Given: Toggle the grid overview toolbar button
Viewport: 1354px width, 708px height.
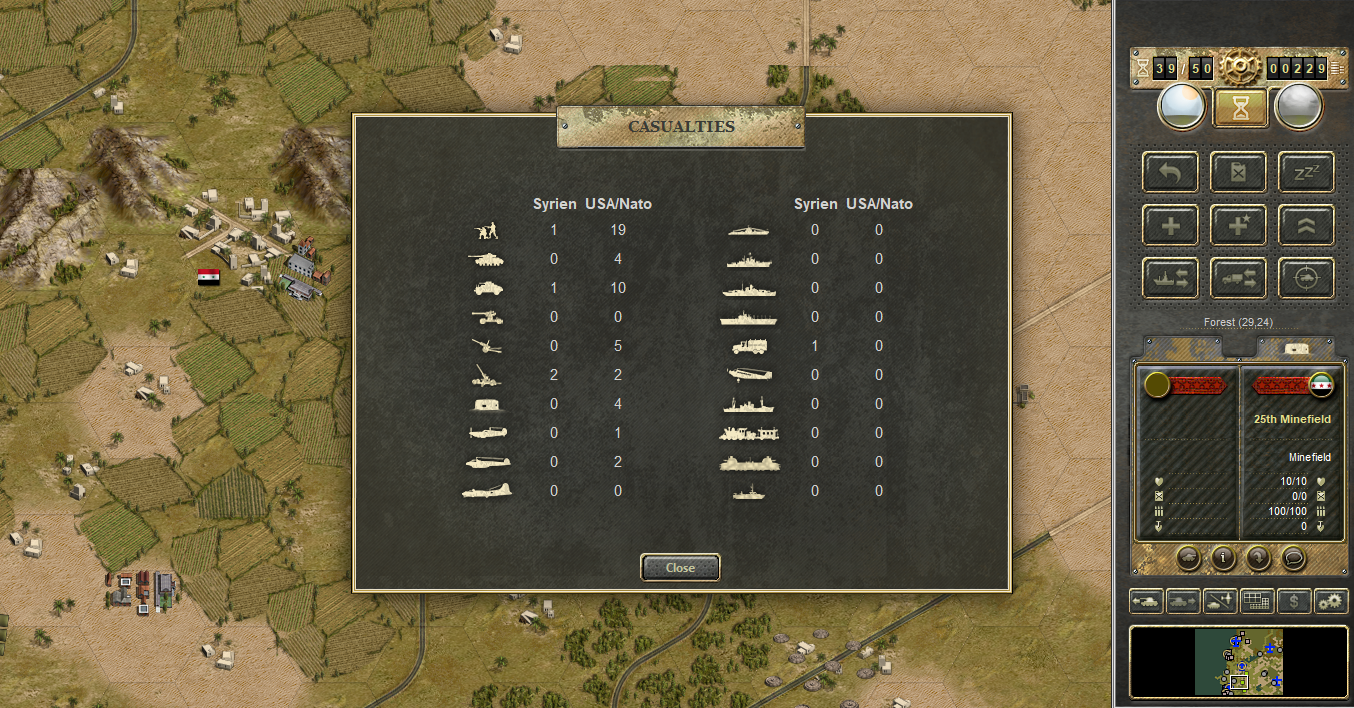Looking at the screenshot, I should click(x=1257, y=601).
